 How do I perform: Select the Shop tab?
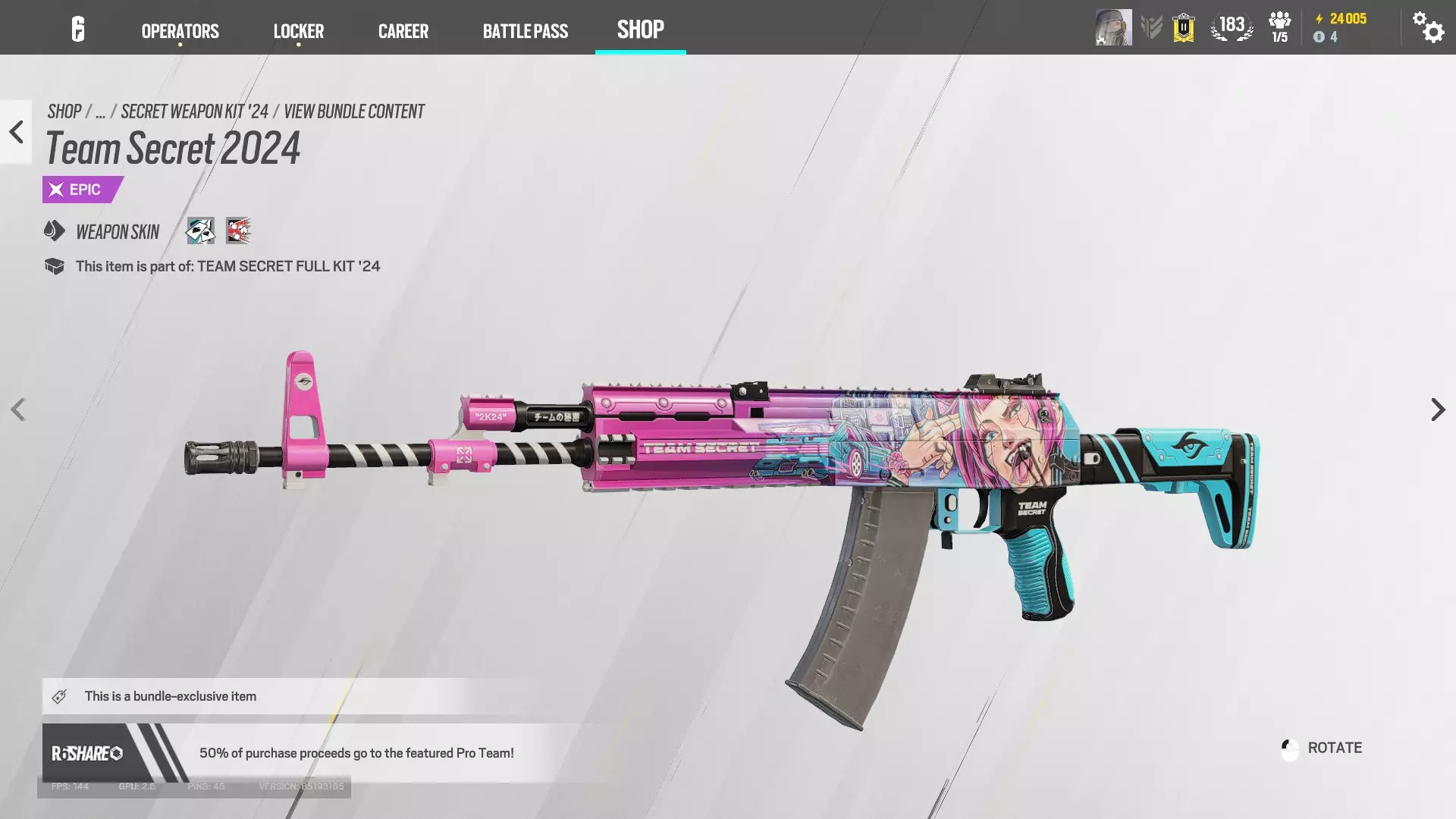640,30
